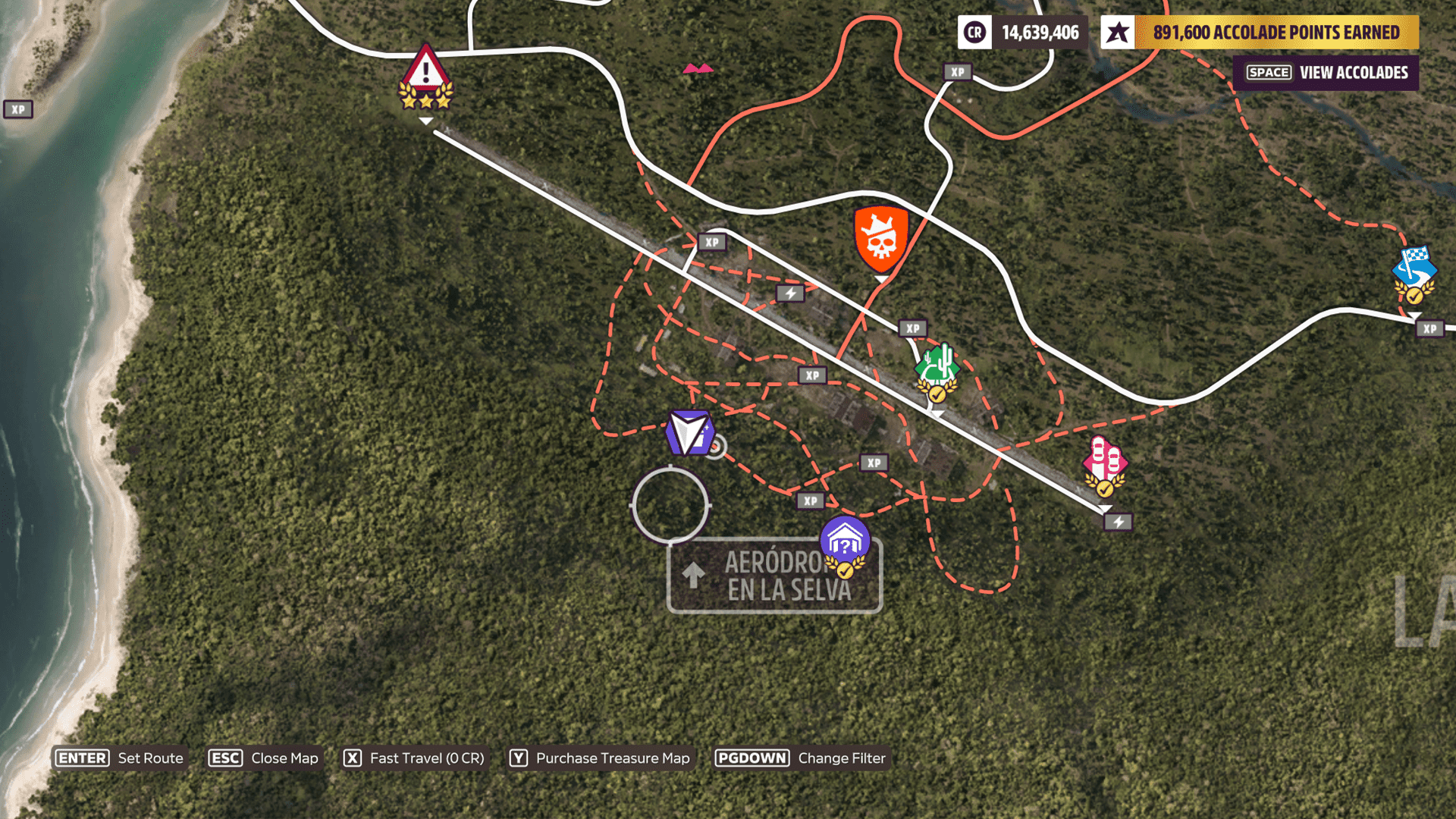Activate Fast Travel (0 CR)
Image resolution: width=1456 pixels, height=819 pixels.
(414, 758)
